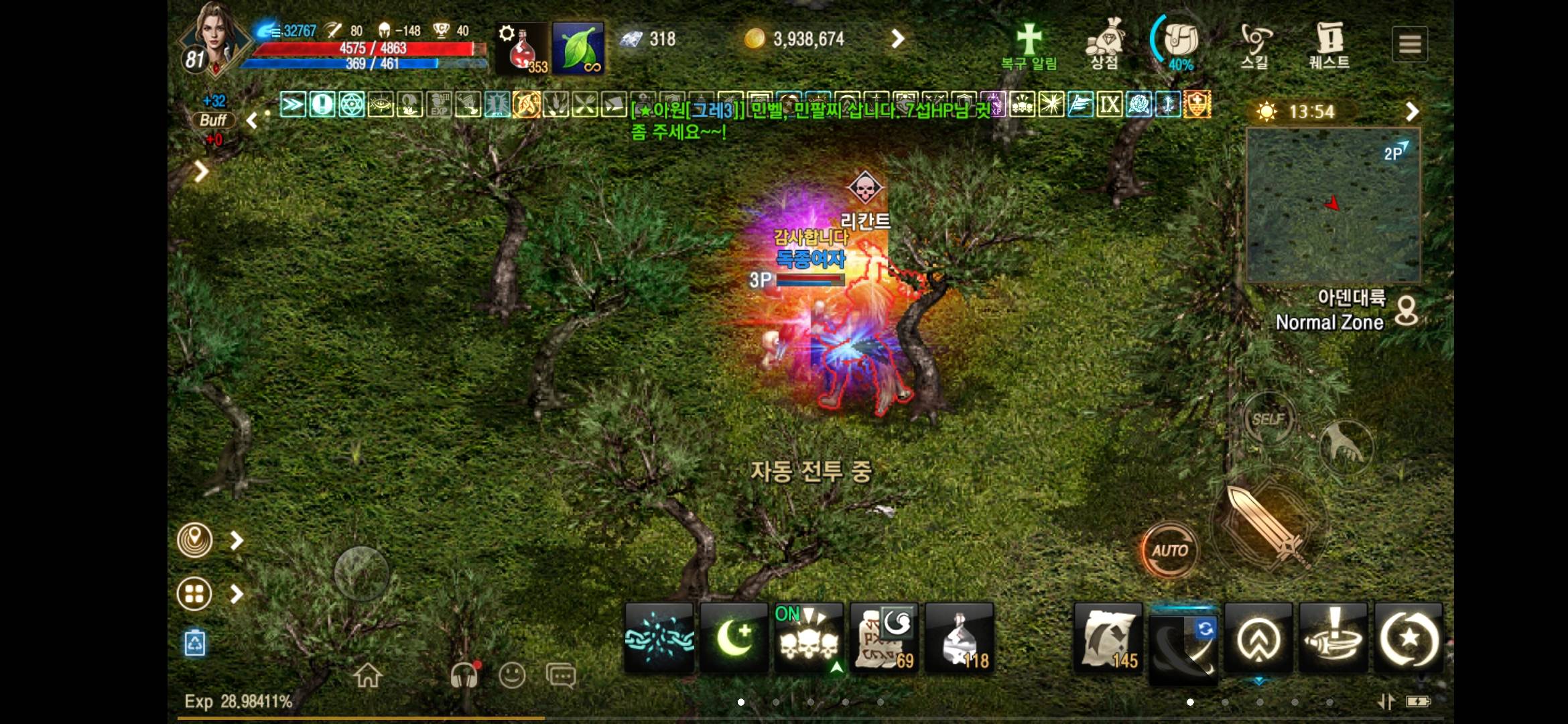Open the arrow next to the 13:54 clock
Viewport: 1568px width, 724px height.
[1414, 111]
